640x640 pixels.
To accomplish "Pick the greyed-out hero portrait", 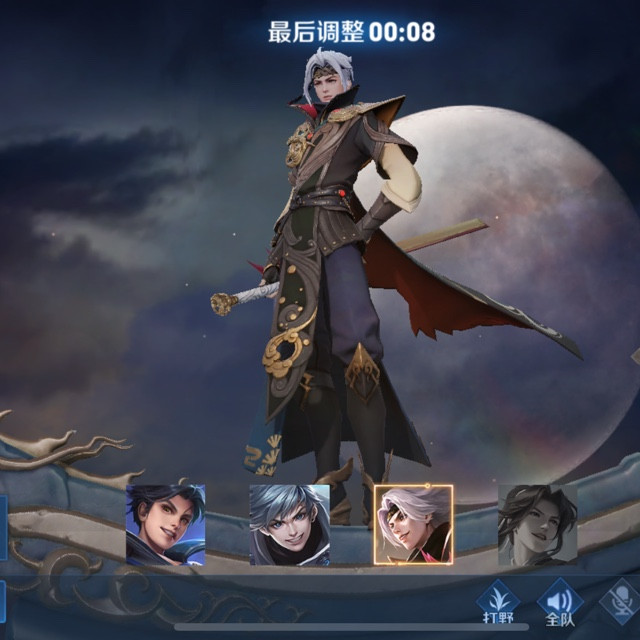I will [x=537, y=524].
